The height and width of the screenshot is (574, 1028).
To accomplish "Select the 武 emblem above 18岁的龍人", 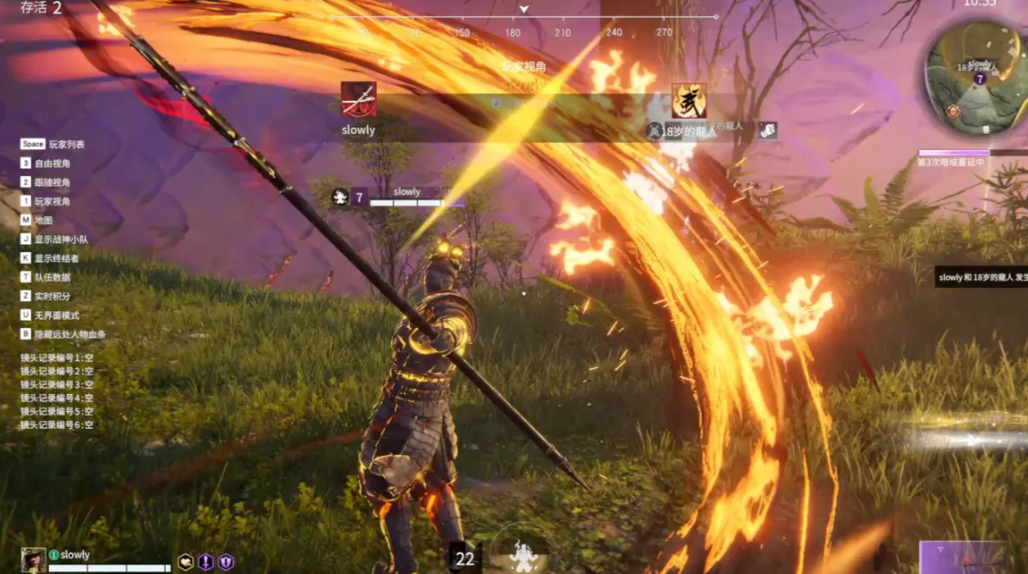I will point(689,101).
